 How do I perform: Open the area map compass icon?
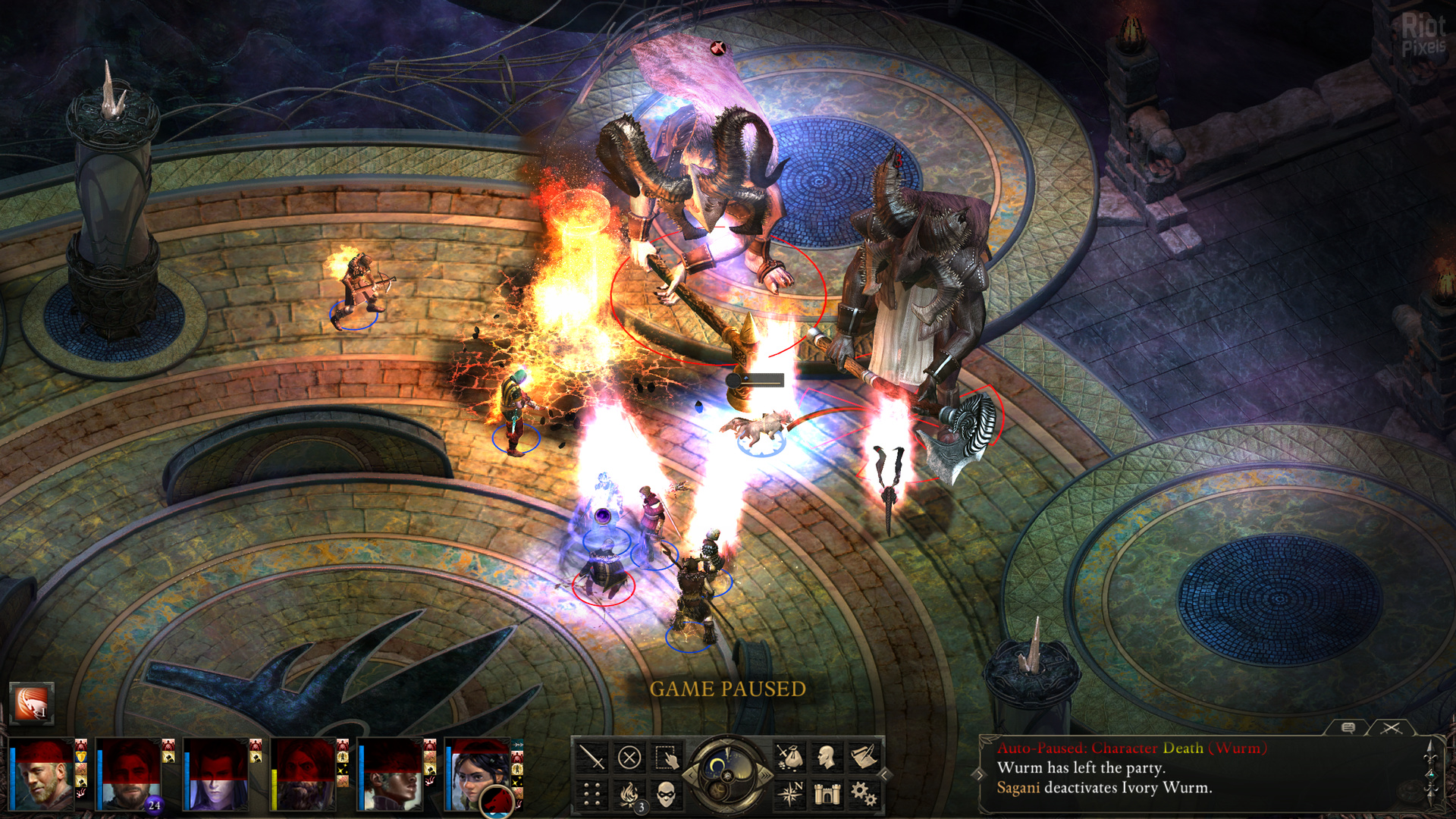pos(789,794)
